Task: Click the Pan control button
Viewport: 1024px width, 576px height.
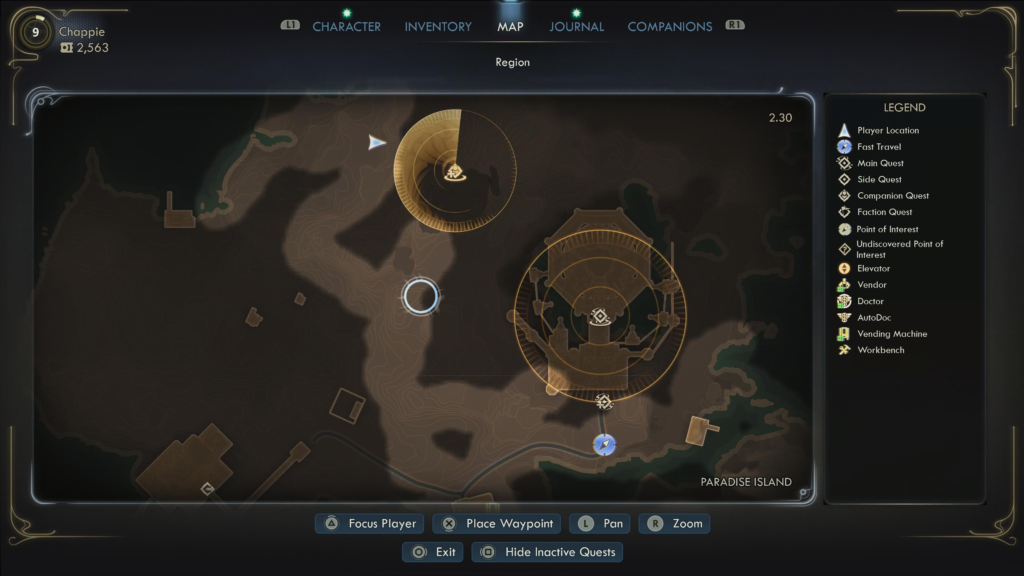Action: (600, 524)
